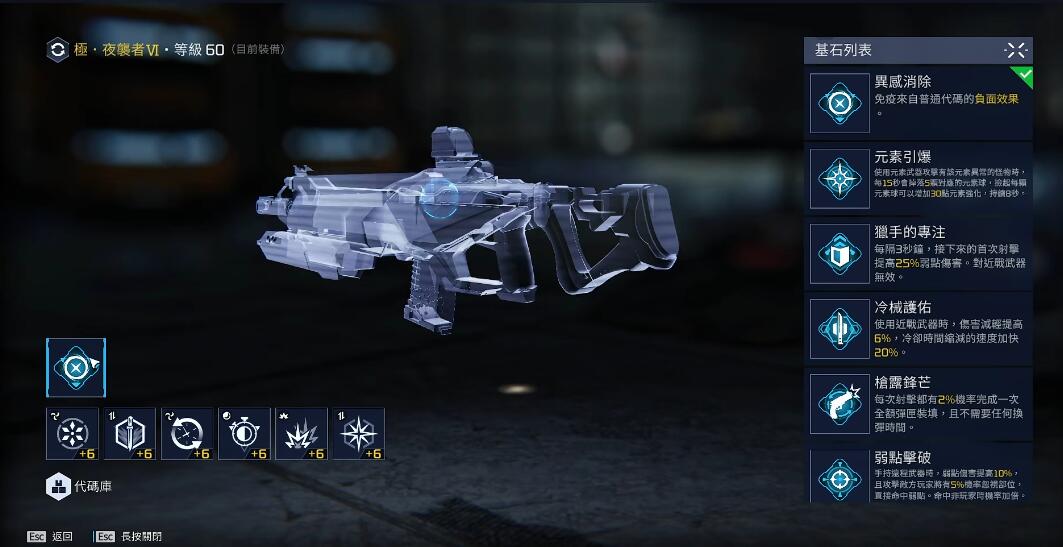Choose the clock with circular arrows code slot

[x=187, y=434]
